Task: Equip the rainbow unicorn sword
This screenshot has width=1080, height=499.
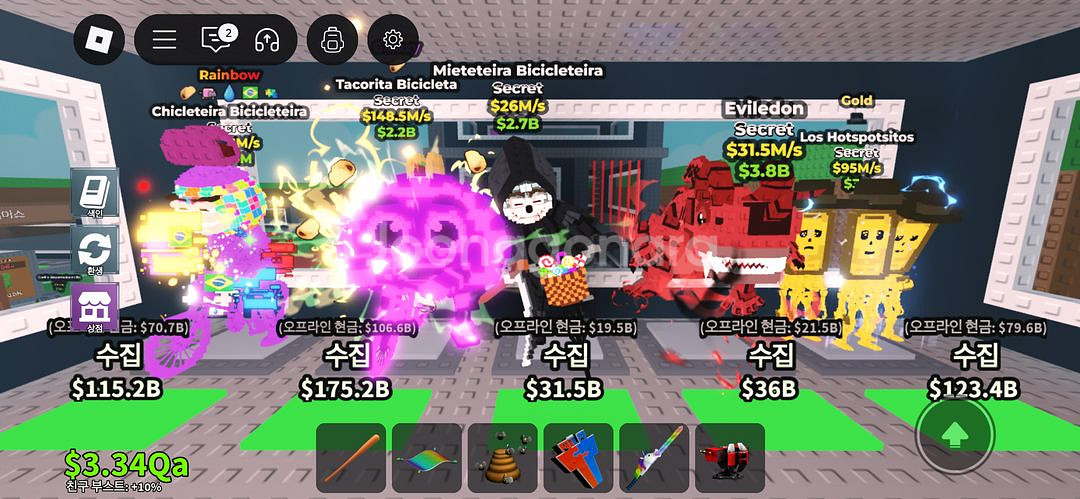Action: 654,457
